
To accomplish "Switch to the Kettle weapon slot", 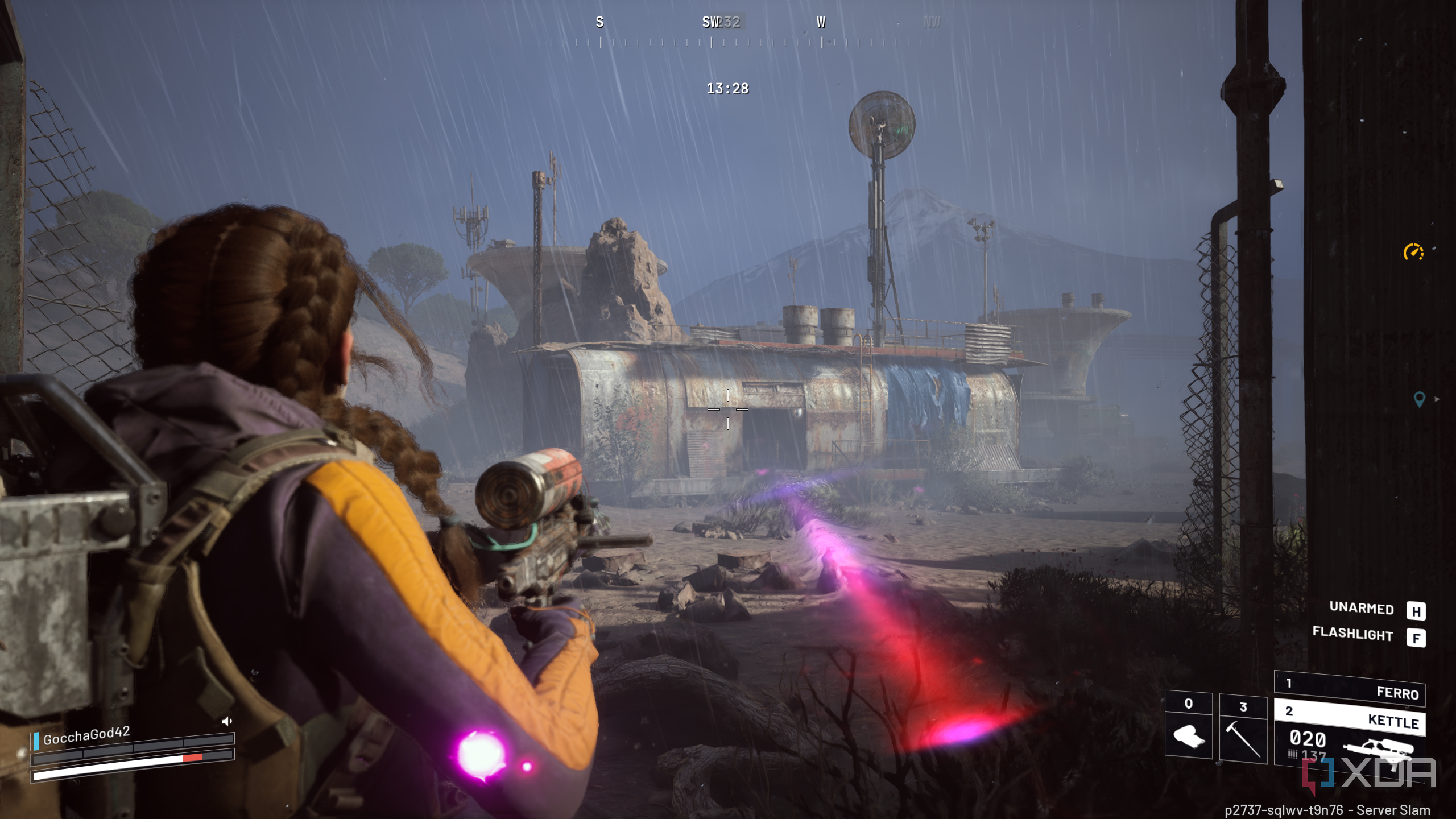I will pyautogui.click(x=1349, y=717).
